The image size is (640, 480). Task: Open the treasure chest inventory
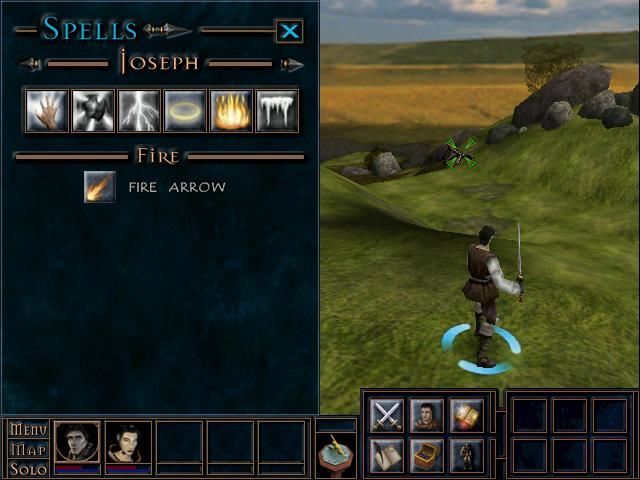(426, 455)
